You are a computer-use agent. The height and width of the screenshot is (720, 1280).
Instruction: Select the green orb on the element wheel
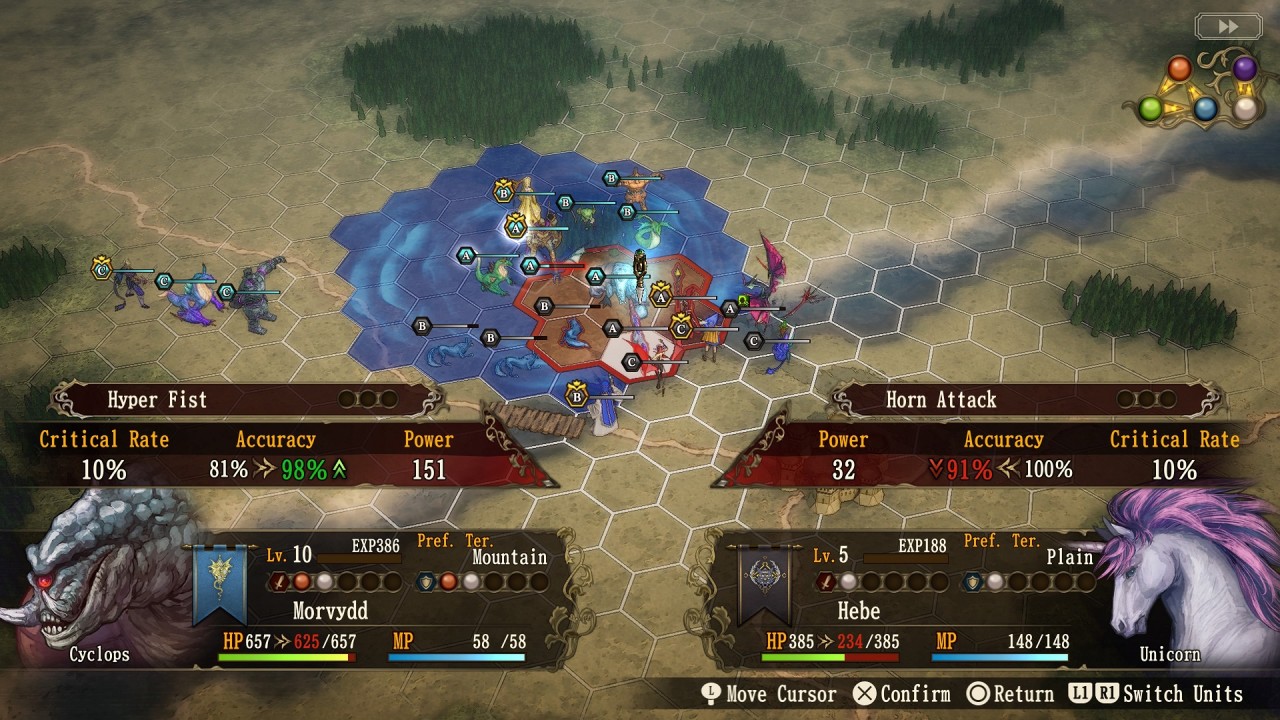[1151, 108]
